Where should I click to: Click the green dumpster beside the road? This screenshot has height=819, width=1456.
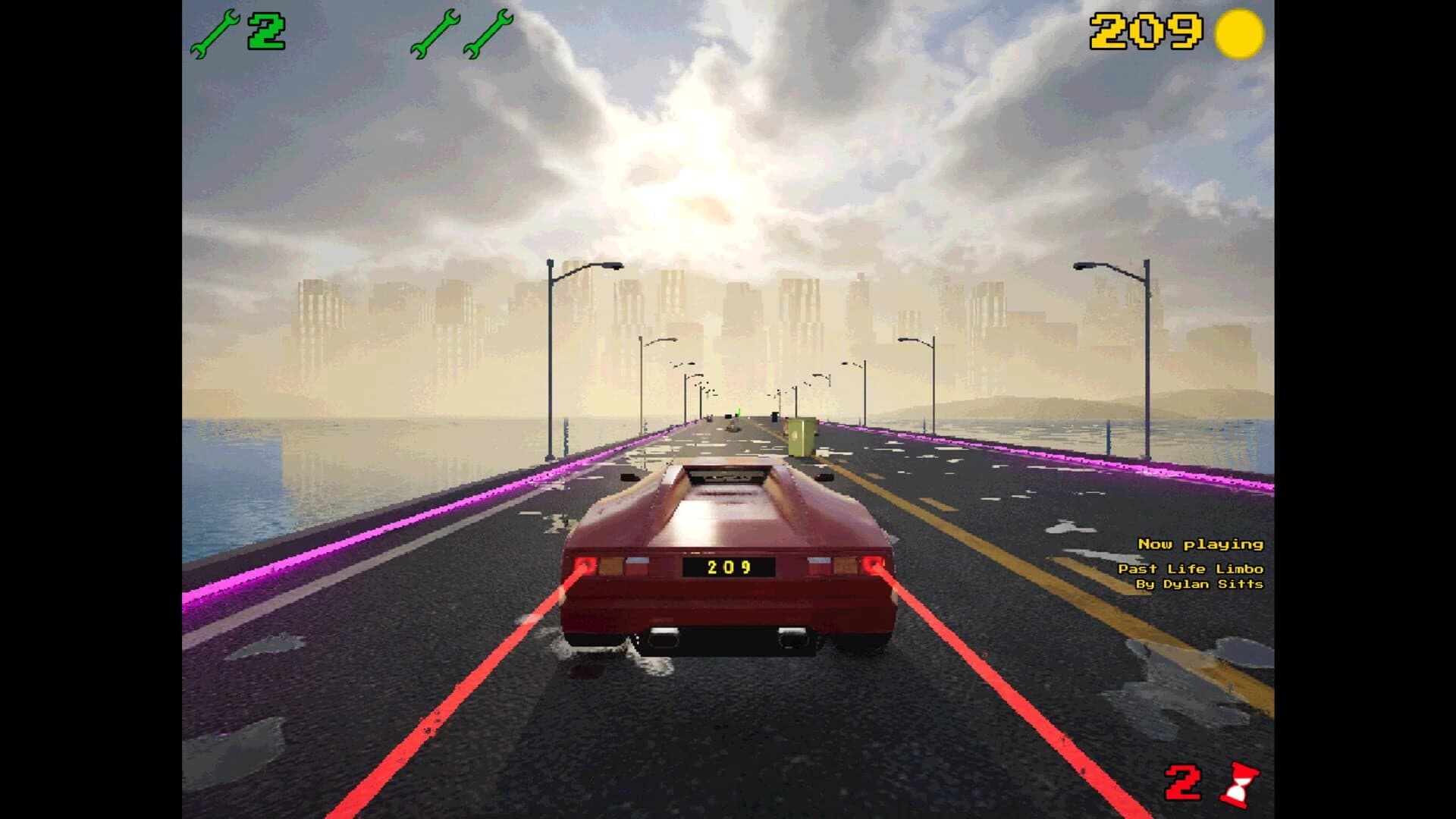(x=802, y=438)
